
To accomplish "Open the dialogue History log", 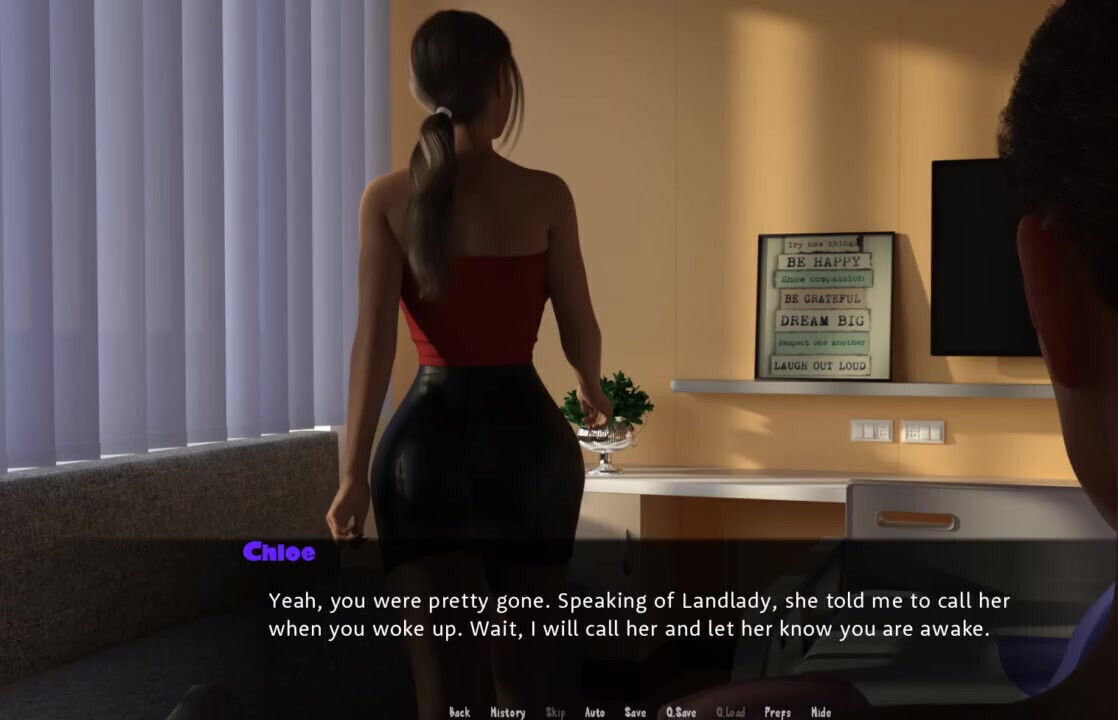I will coord(507,712).
